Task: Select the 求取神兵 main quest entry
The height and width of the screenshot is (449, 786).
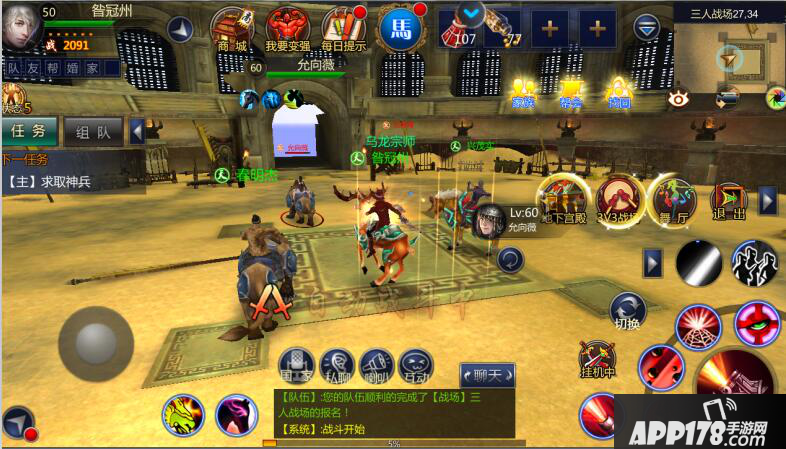Action: (x=55, y=182)
